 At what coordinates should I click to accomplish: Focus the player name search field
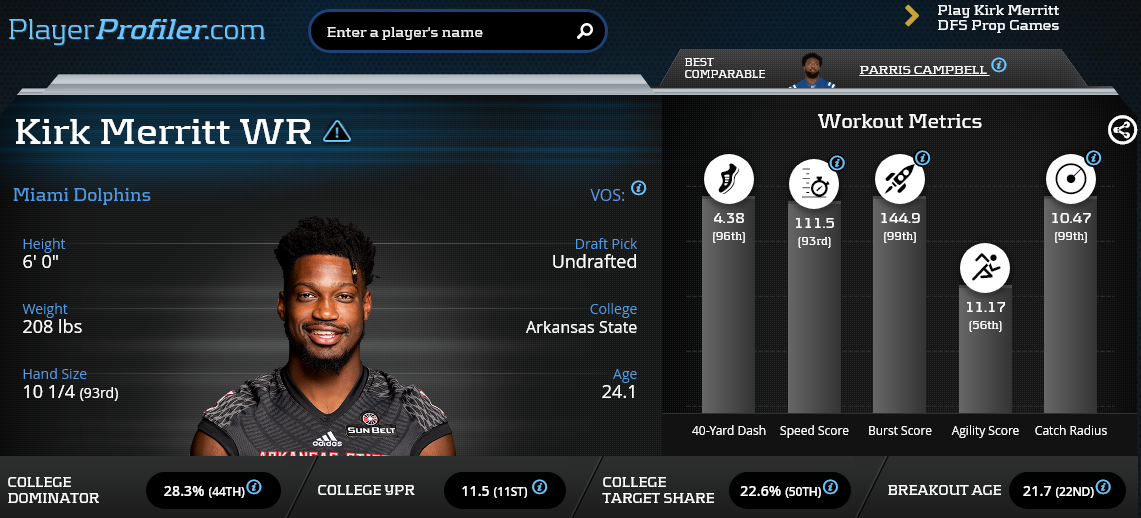445,32
